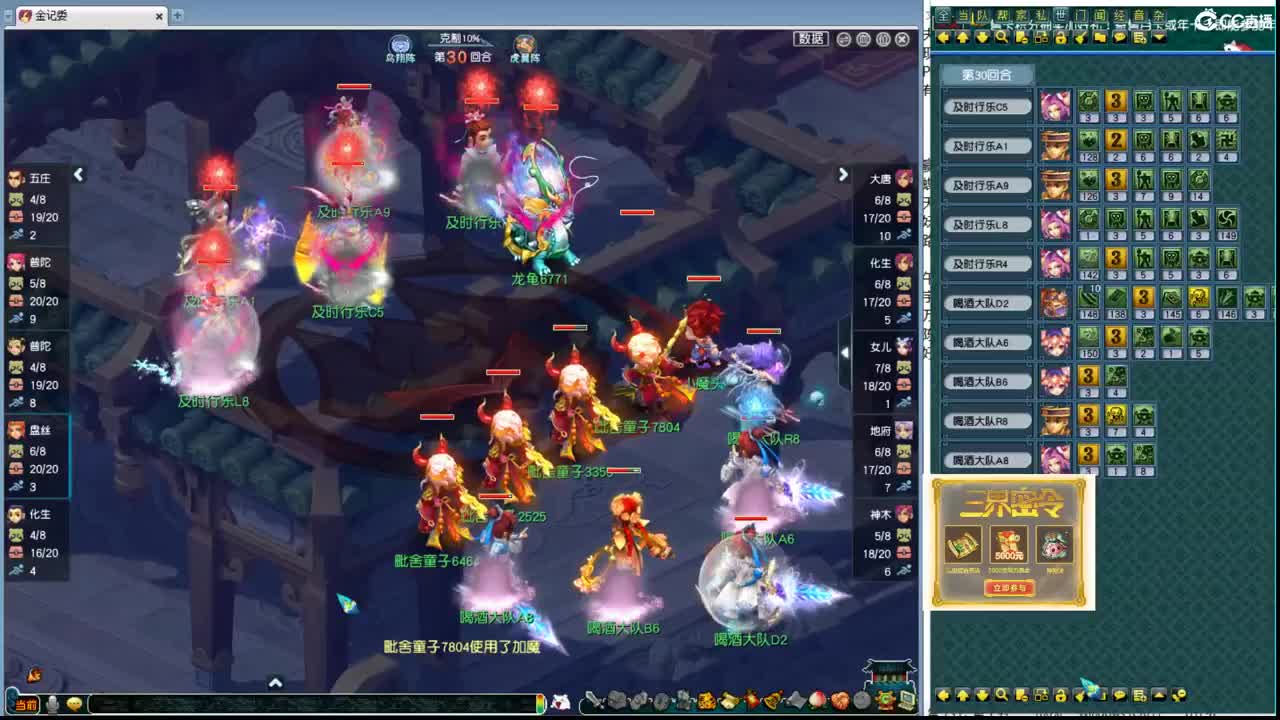1280x720 pixels.
Task: Switch to the 全 chat tab
Action: [941, 15]
